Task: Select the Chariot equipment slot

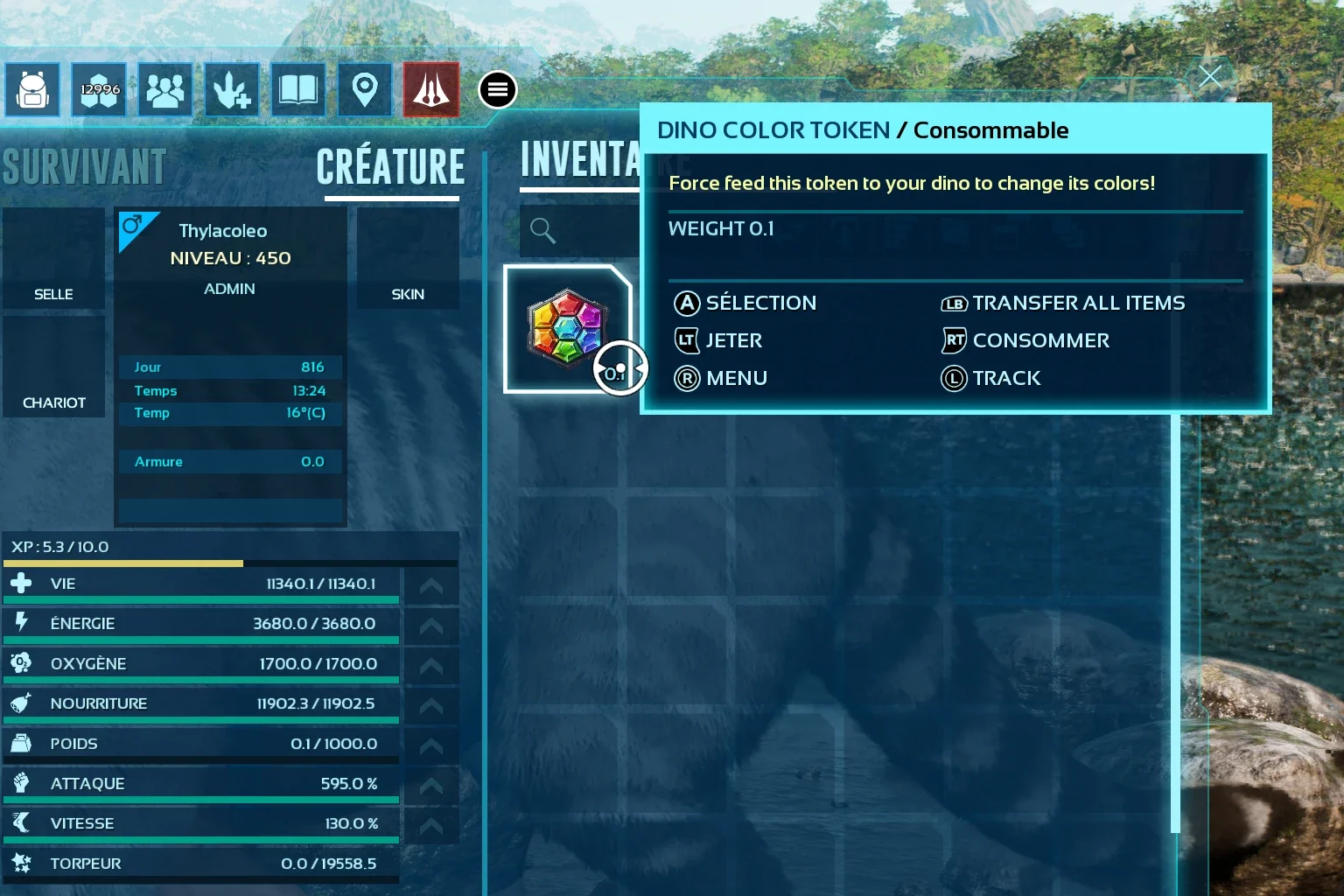Action: pos(53,367)
